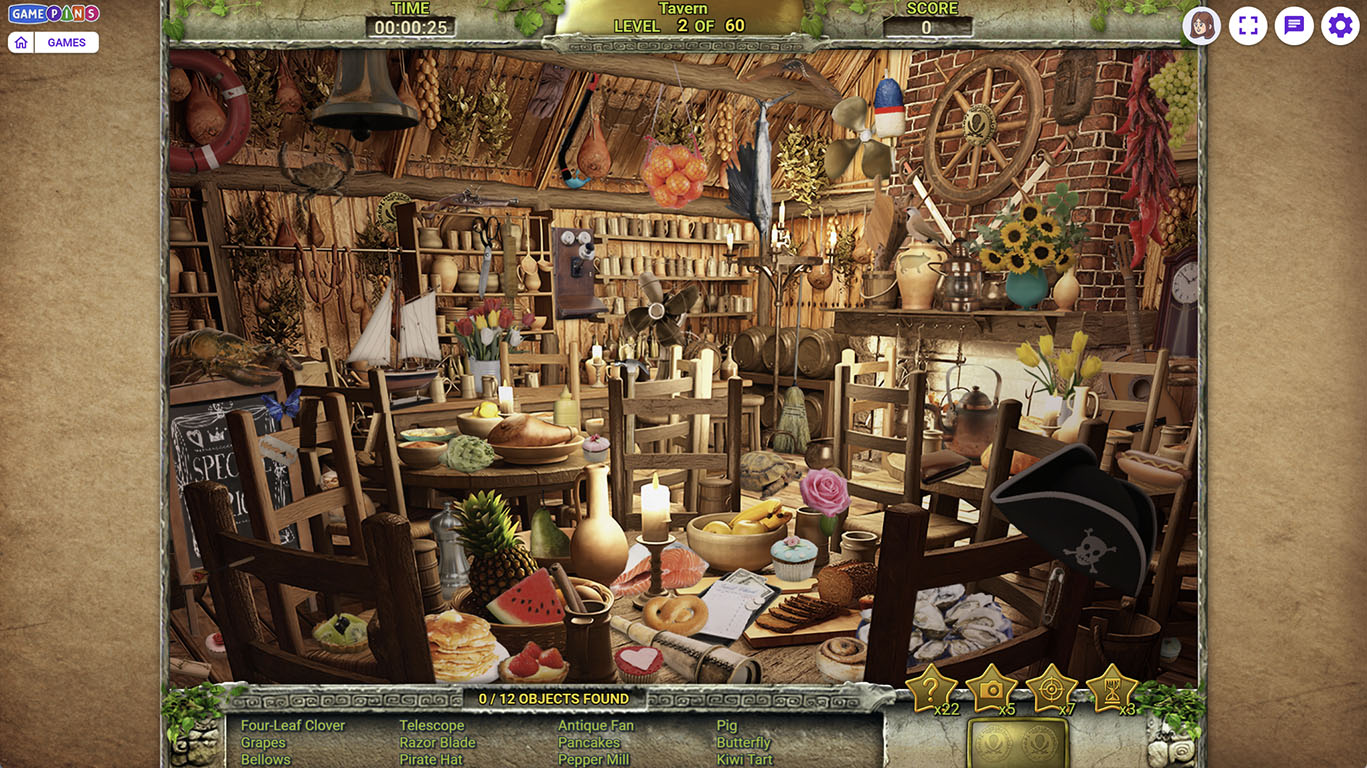Image resolution: width=1367 pixels, height=768 pixels.
Task: Activate the camera power-up star
Action: (x=991, y=687)
